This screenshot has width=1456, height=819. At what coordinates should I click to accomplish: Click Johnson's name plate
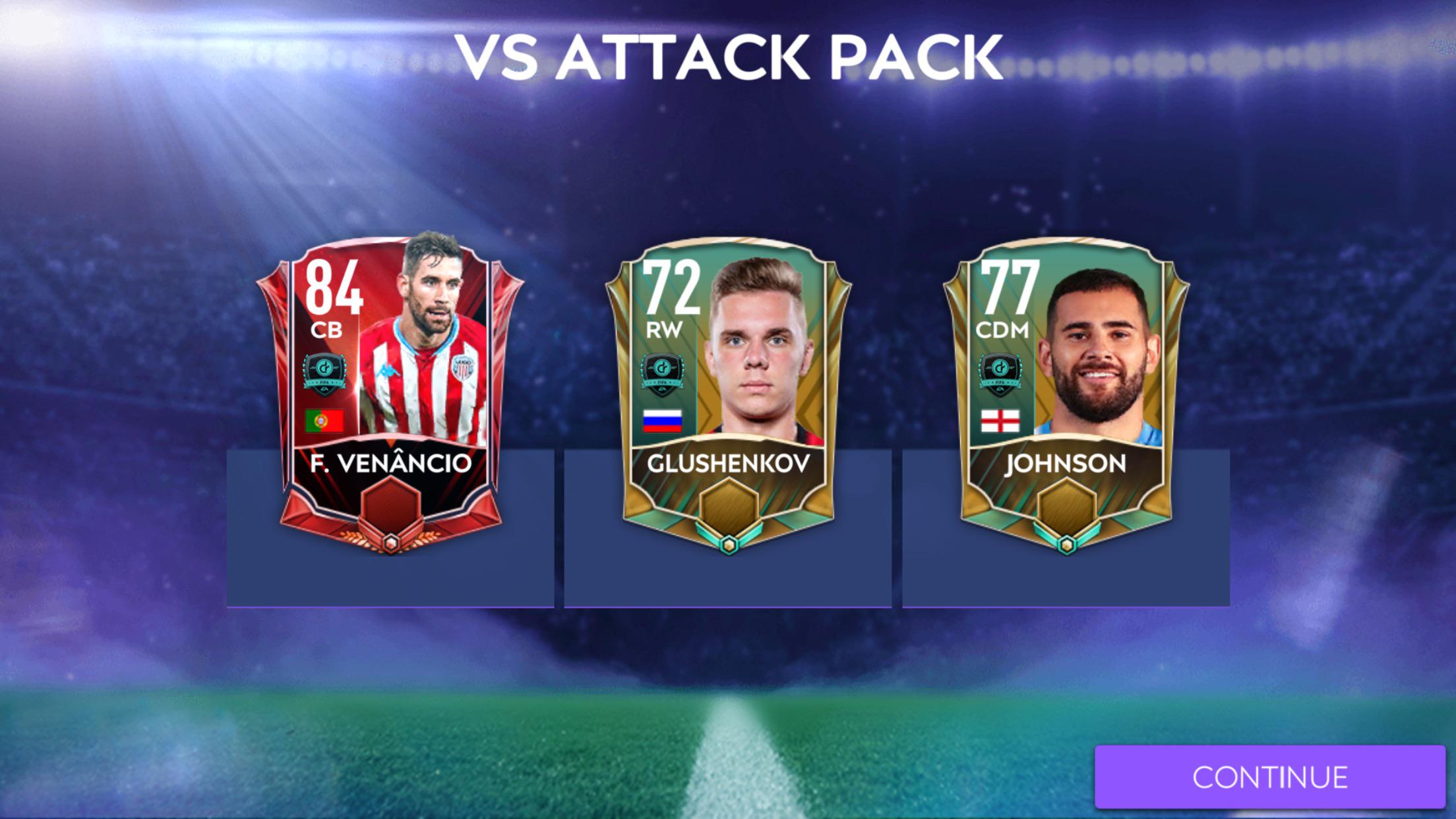(x=1065, y=465)
